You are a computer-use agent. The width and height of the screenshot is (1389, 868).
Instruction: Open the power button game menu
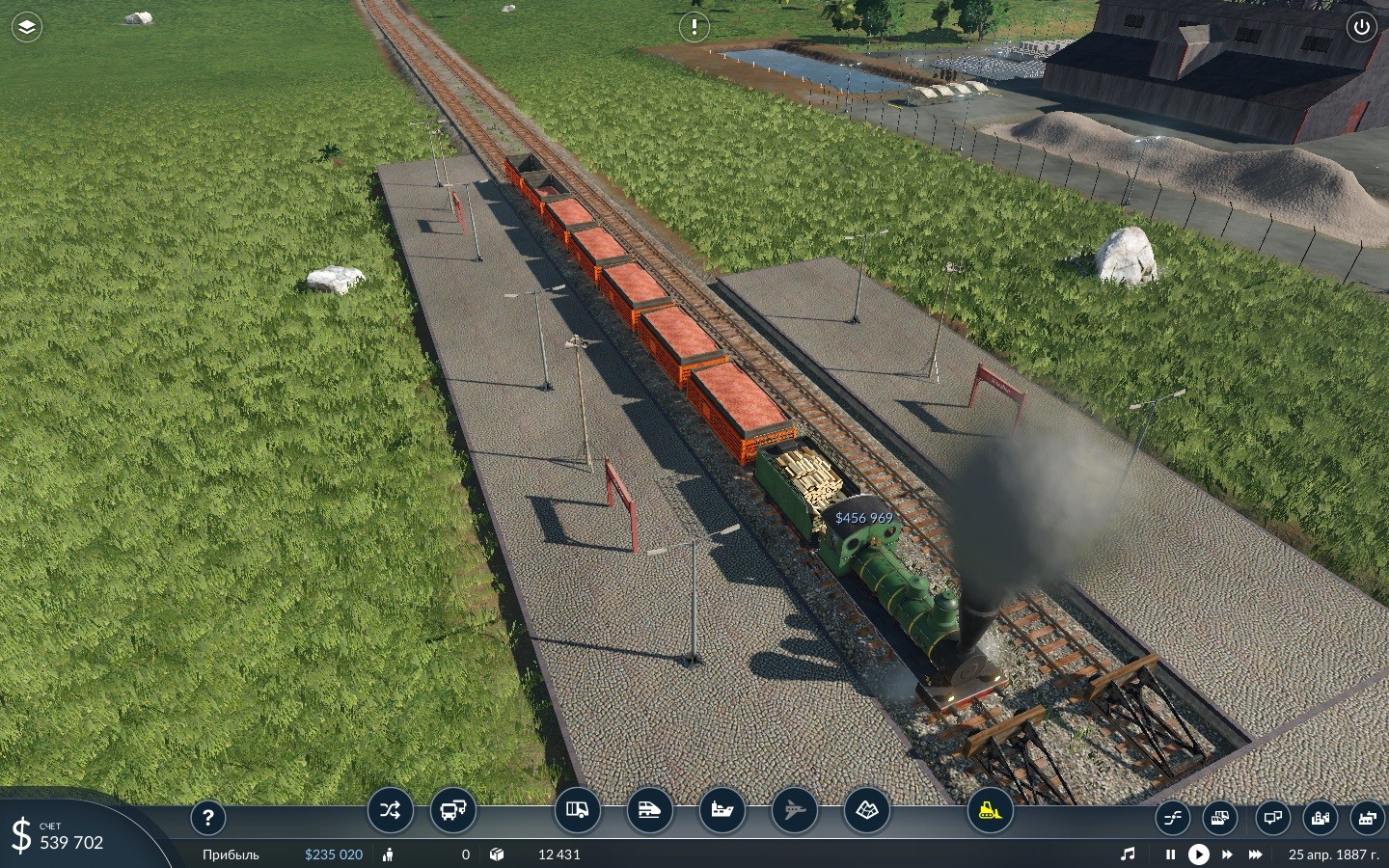(1361, 27)
